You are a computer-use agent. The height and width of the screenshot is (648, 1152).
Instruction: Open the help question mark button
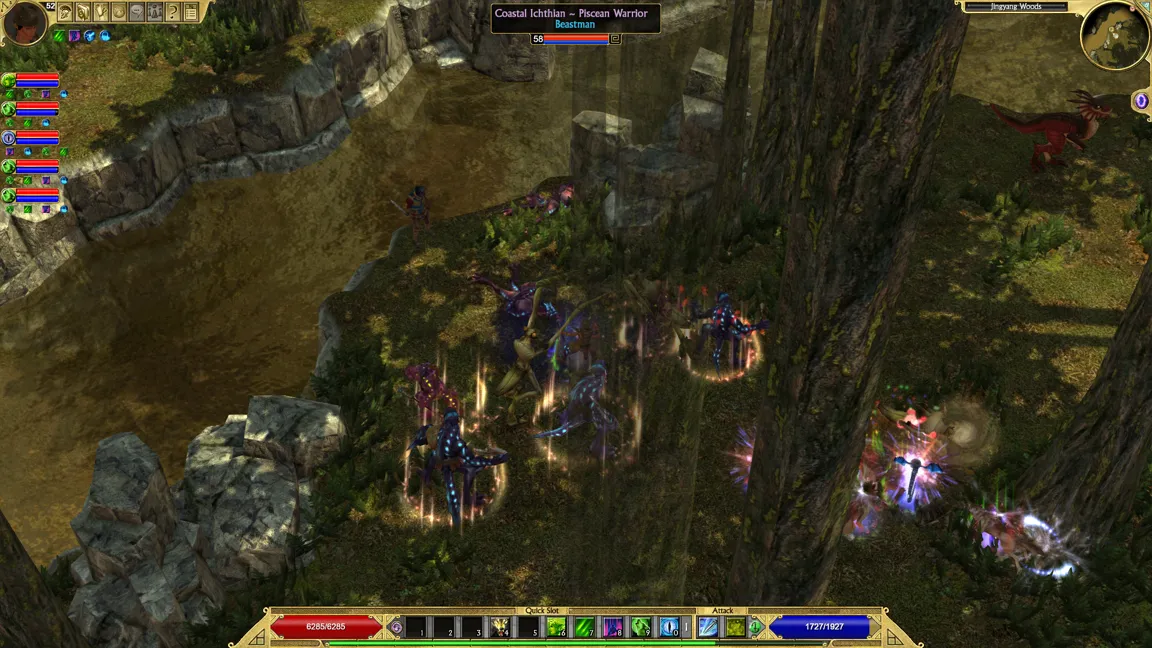tap(173, 12)
